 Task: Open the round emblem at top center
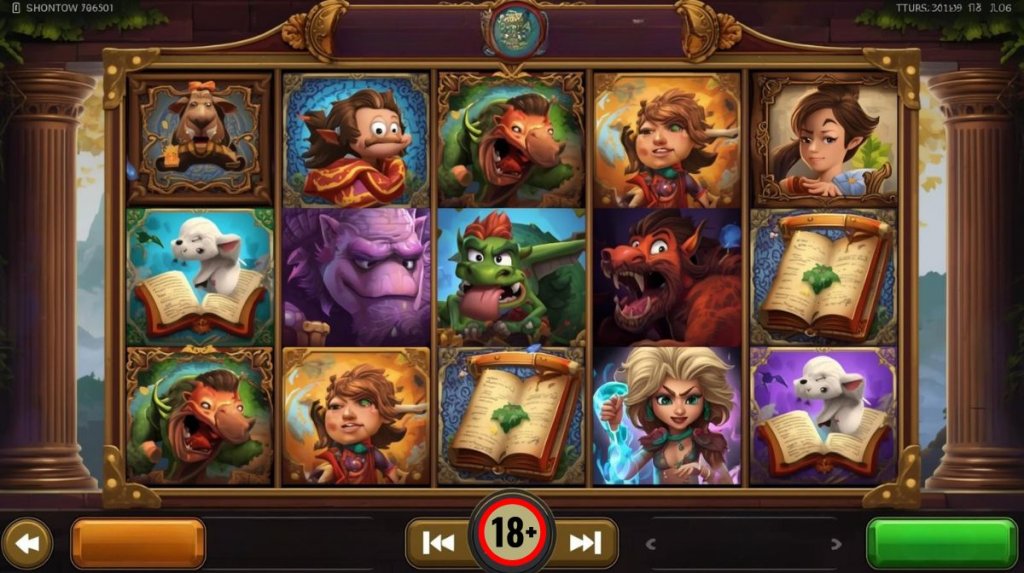pyautogui.click(x=514, y=30)
